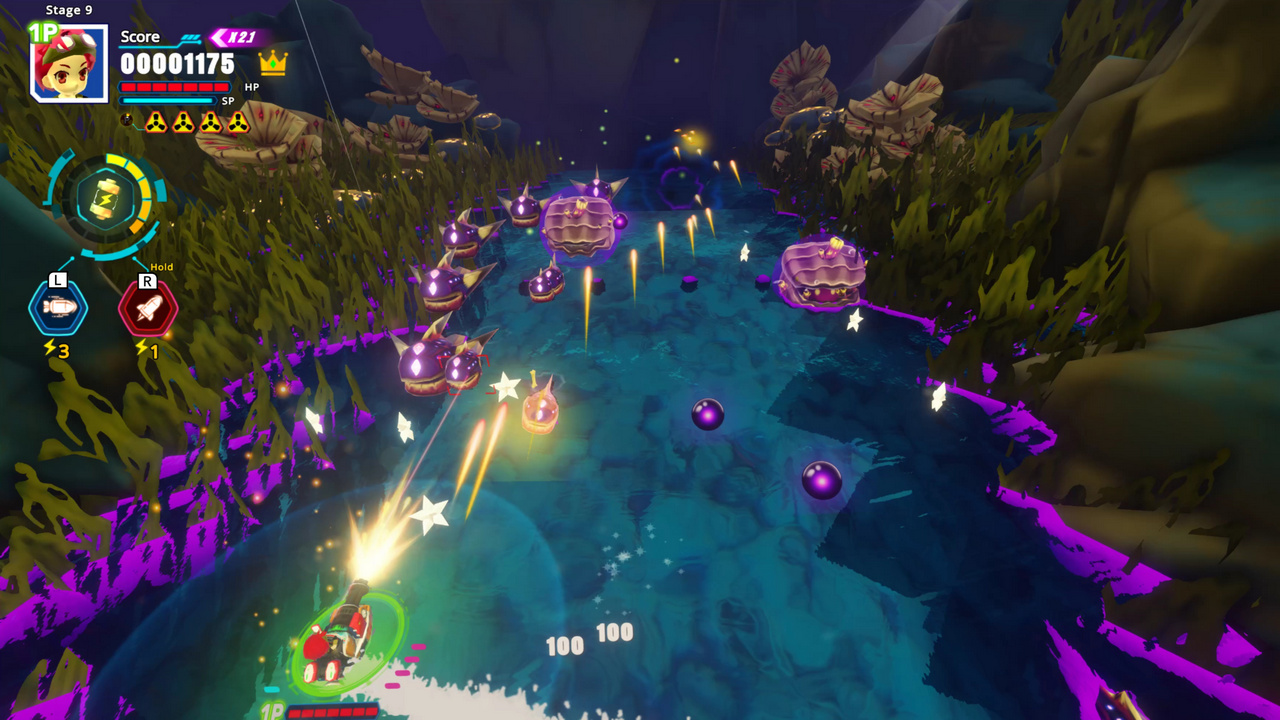Click the score counter 00001175

176,63
